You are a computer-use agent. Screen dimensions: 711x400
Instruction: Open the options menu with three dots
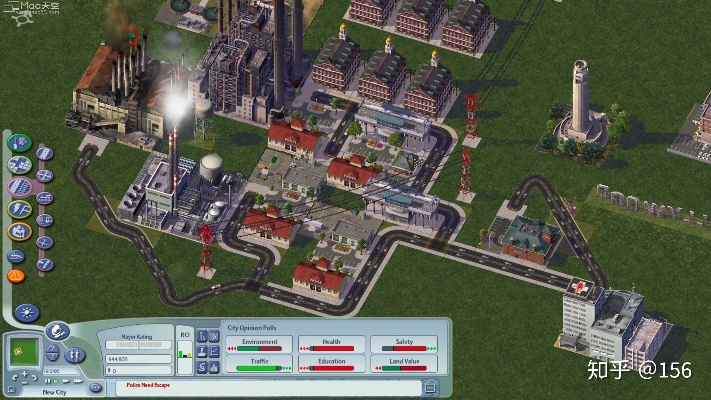tap(95, 386)
